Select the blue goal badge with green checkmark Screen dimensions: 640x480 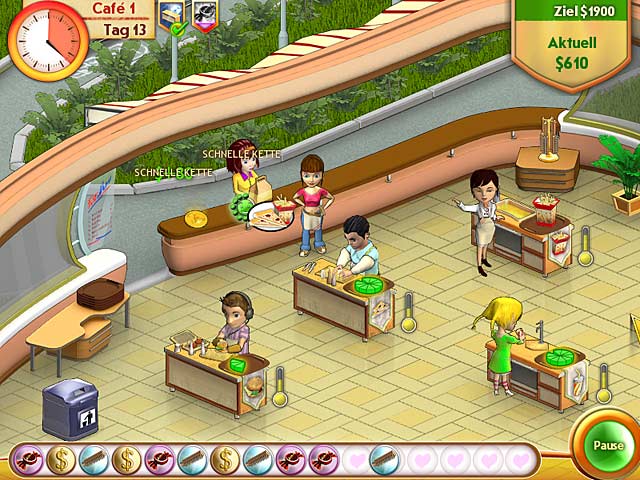(x=173, y=16)
